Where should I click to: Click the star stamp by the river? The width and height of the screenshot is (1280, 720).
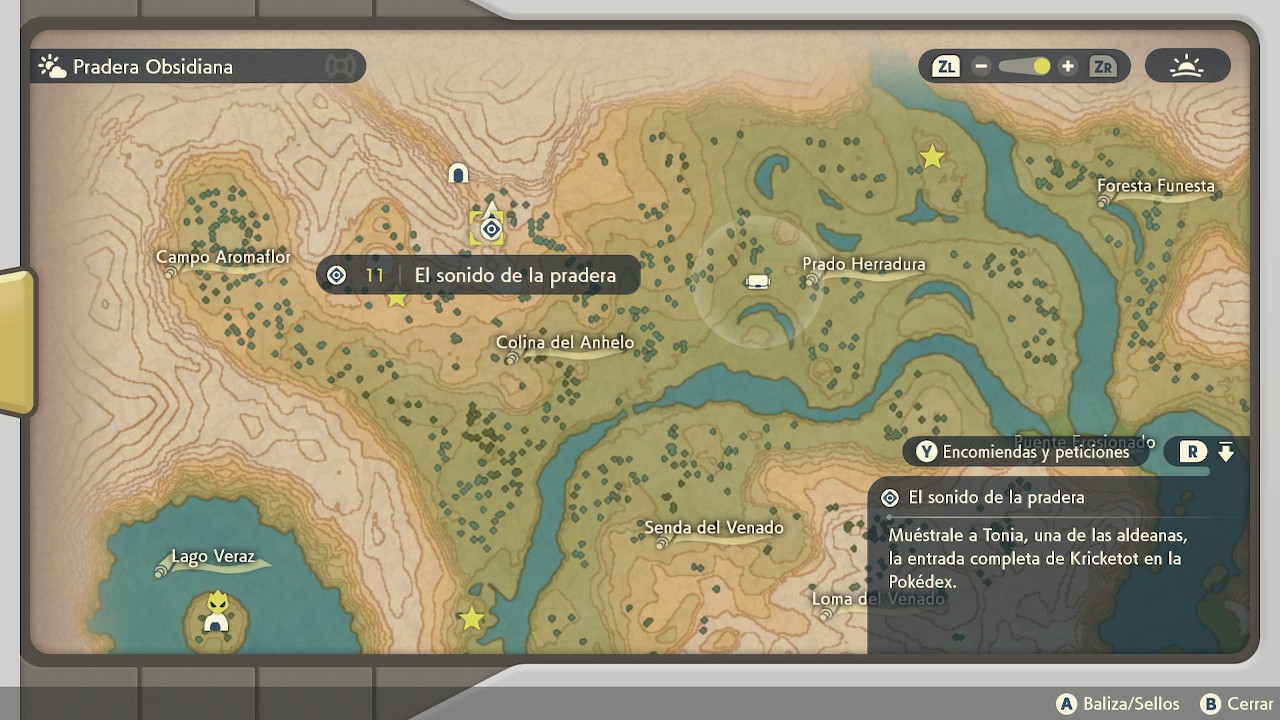tap(471, 619)
